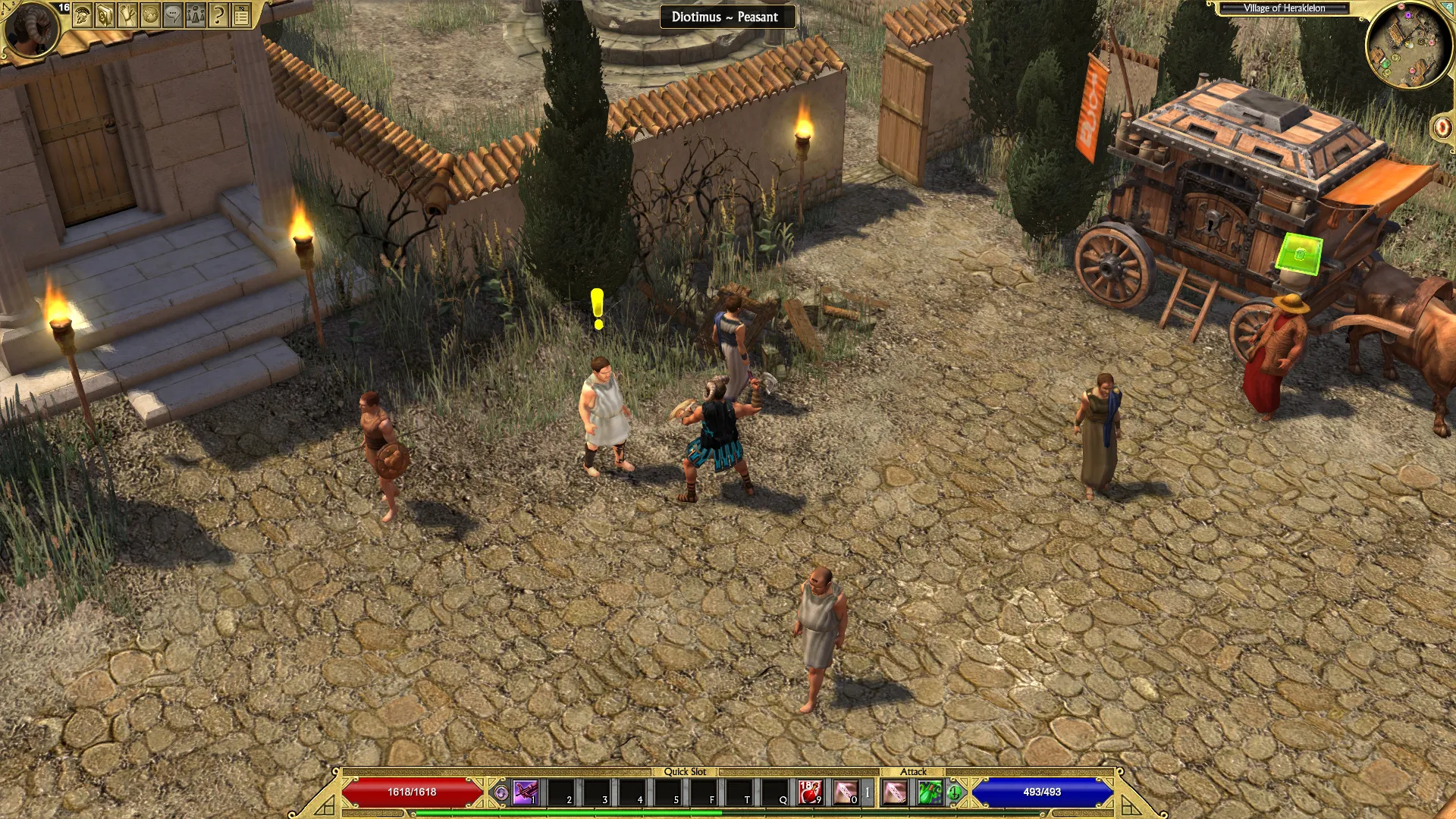Switch quick slot bar with the swirl button
This screenshot has width=1456, height=819.
(x=500, y=793)
